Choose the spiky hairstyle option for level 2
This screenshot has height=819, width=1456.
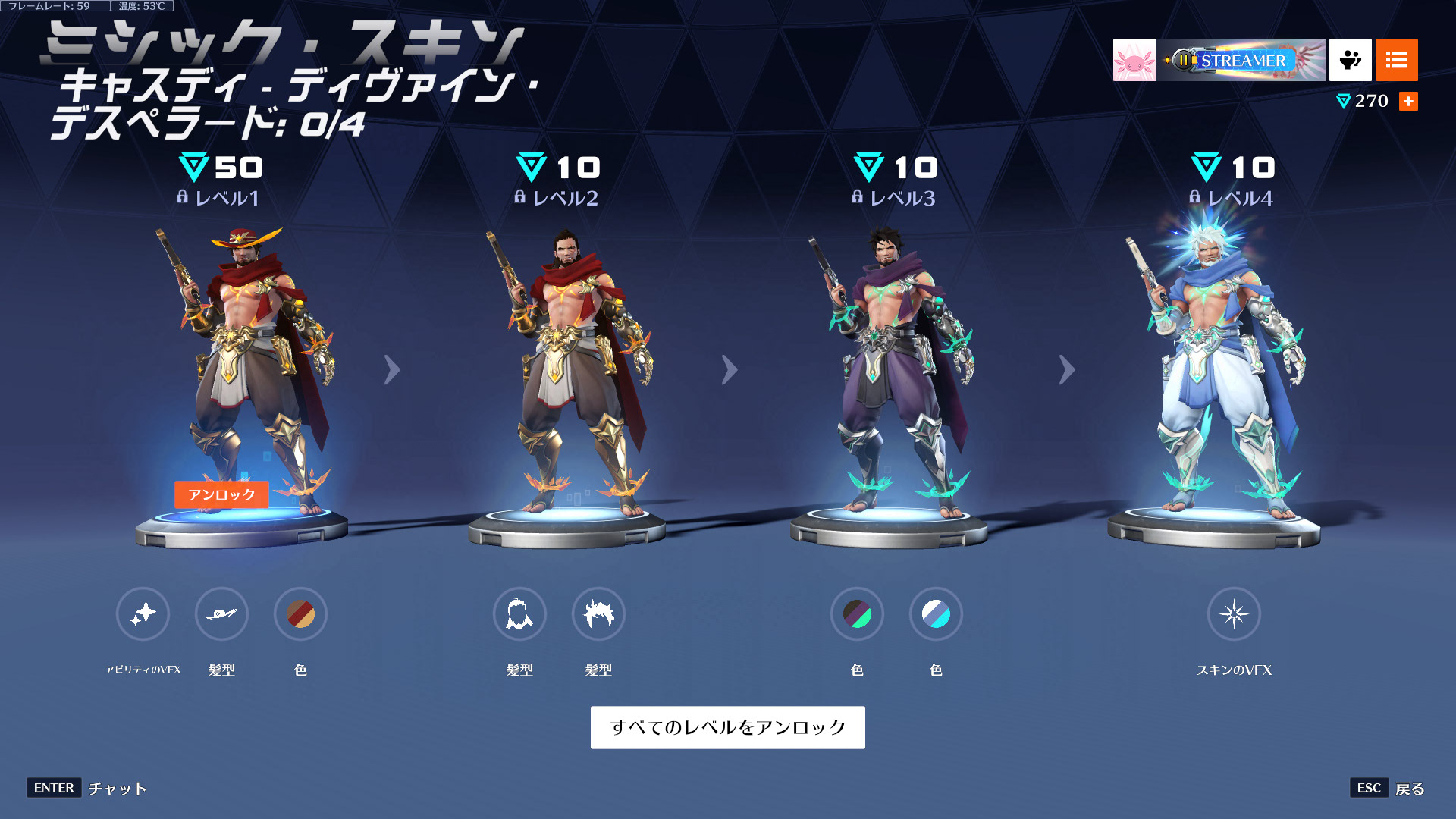coord(598,615)
